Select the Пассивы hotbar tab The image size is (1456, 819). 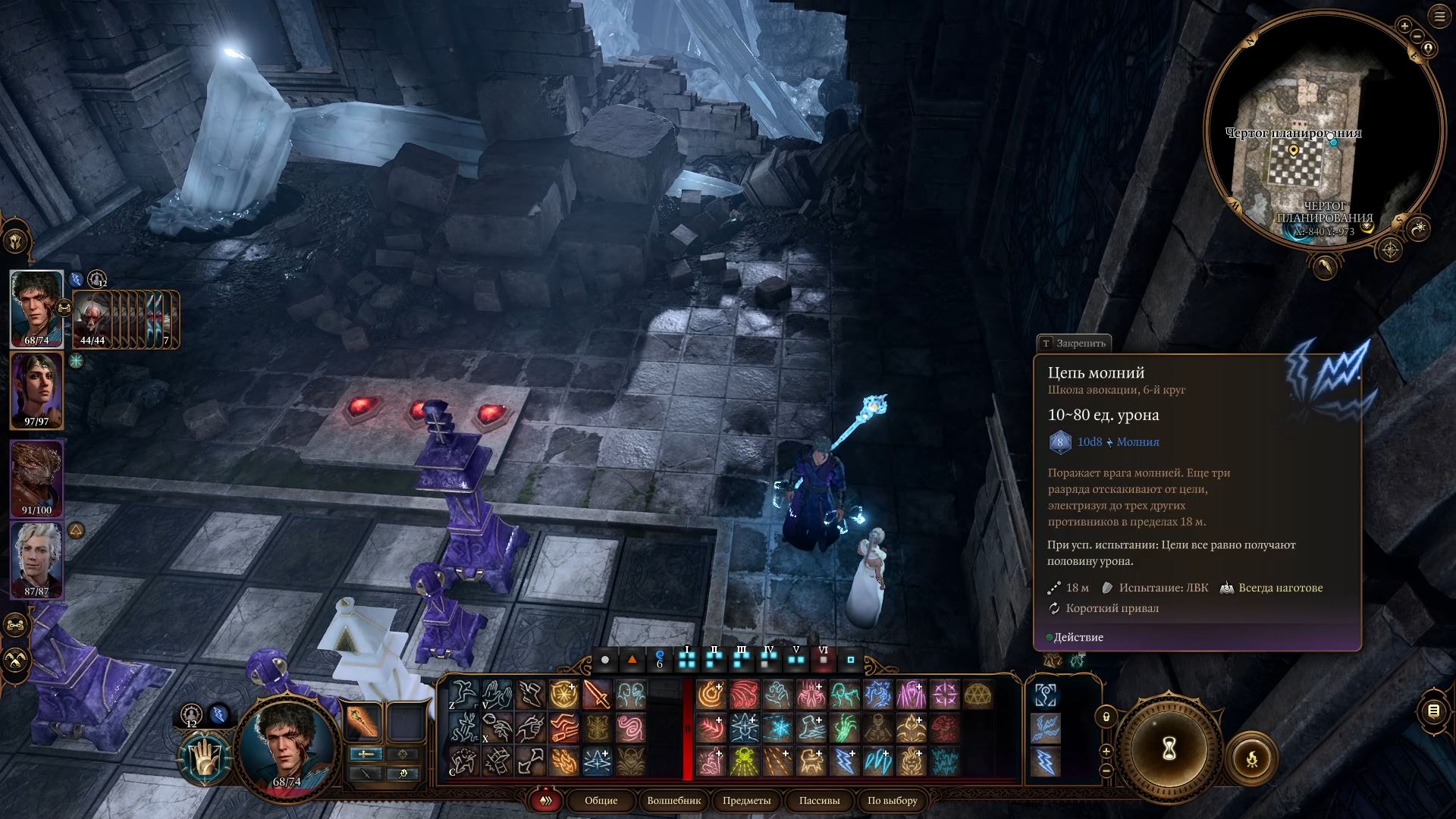click(x=819, y=801)
